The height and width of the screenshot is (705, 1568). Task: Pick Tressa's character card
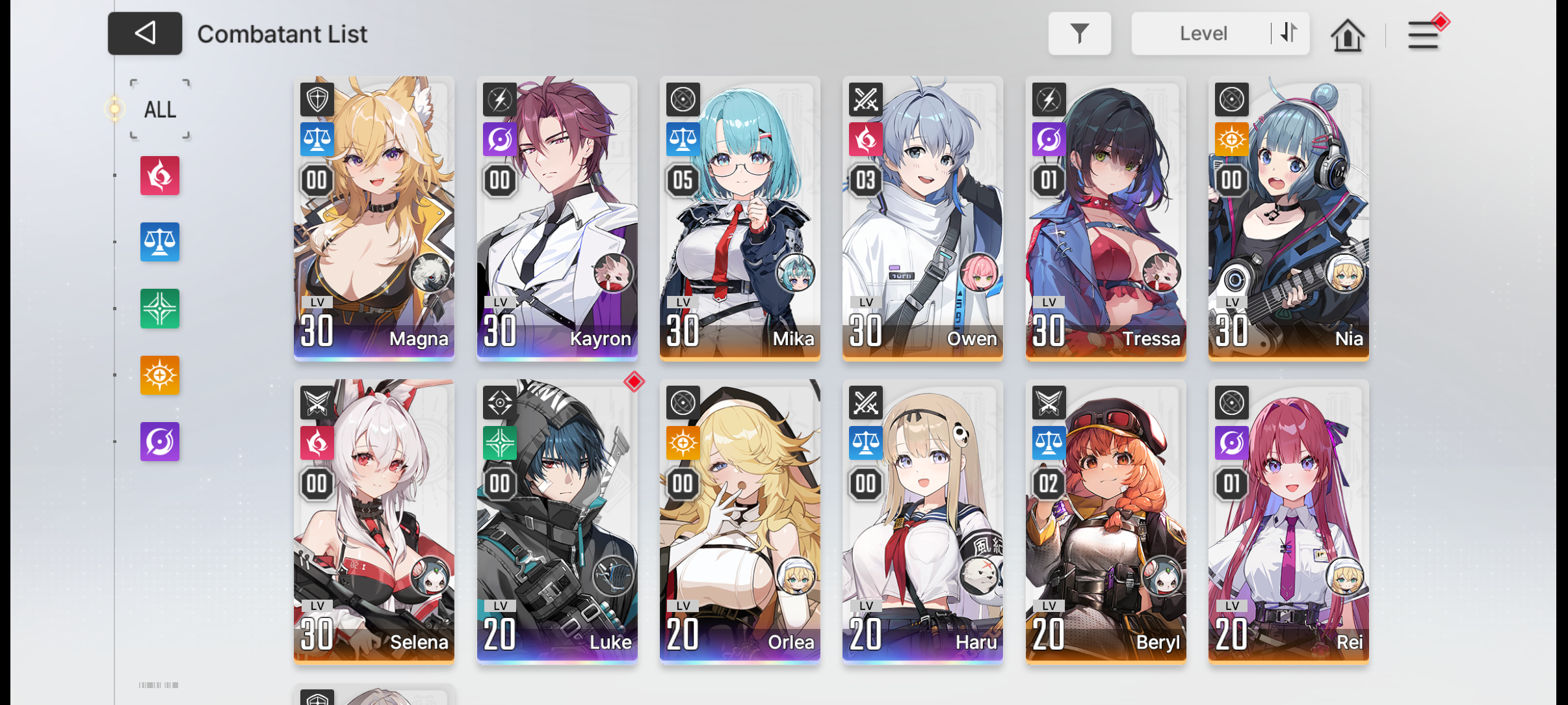(1106, 218)
